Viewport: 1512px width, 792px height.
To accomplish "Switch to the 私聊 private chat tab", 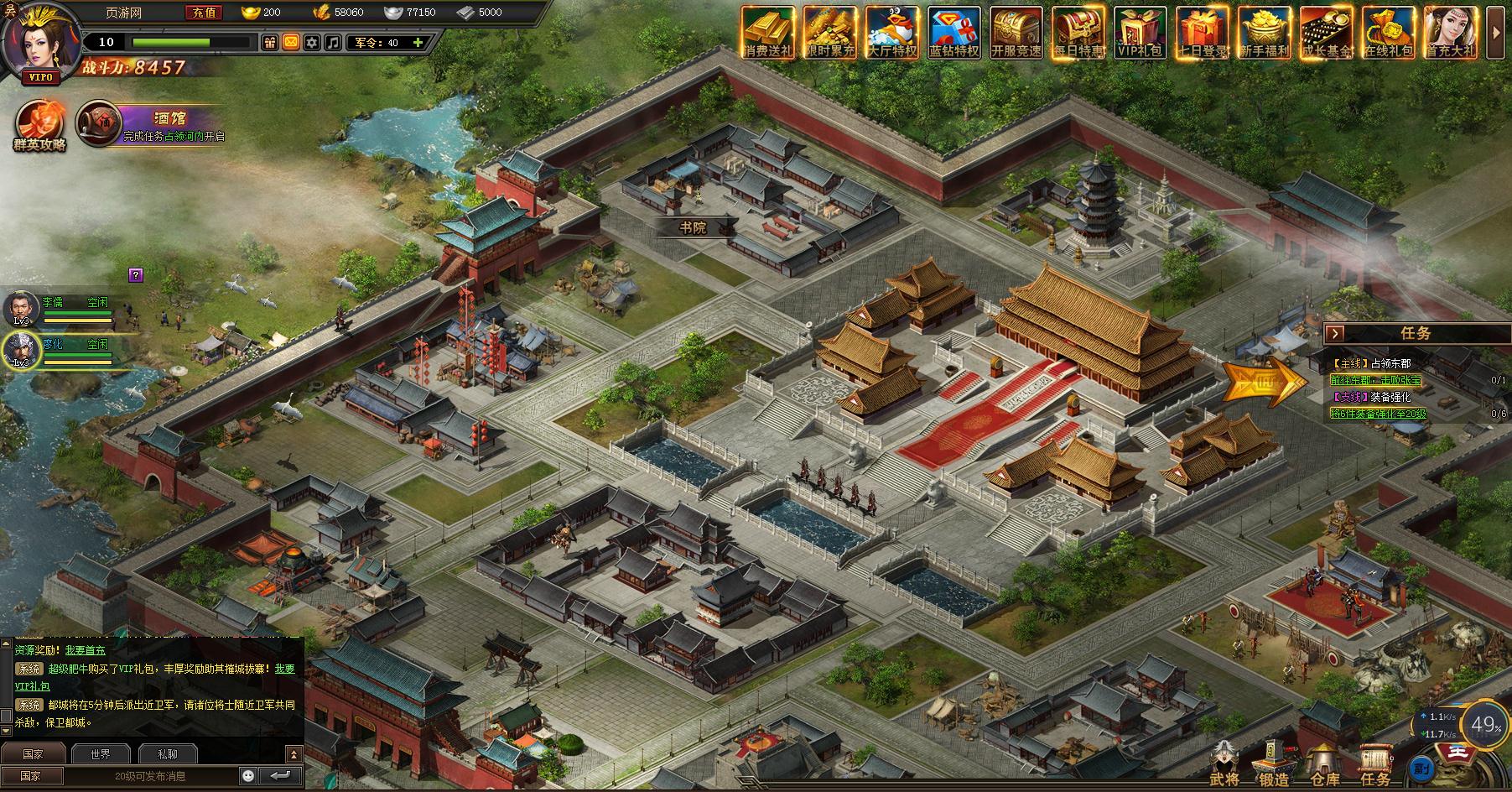I will point(168,753).
